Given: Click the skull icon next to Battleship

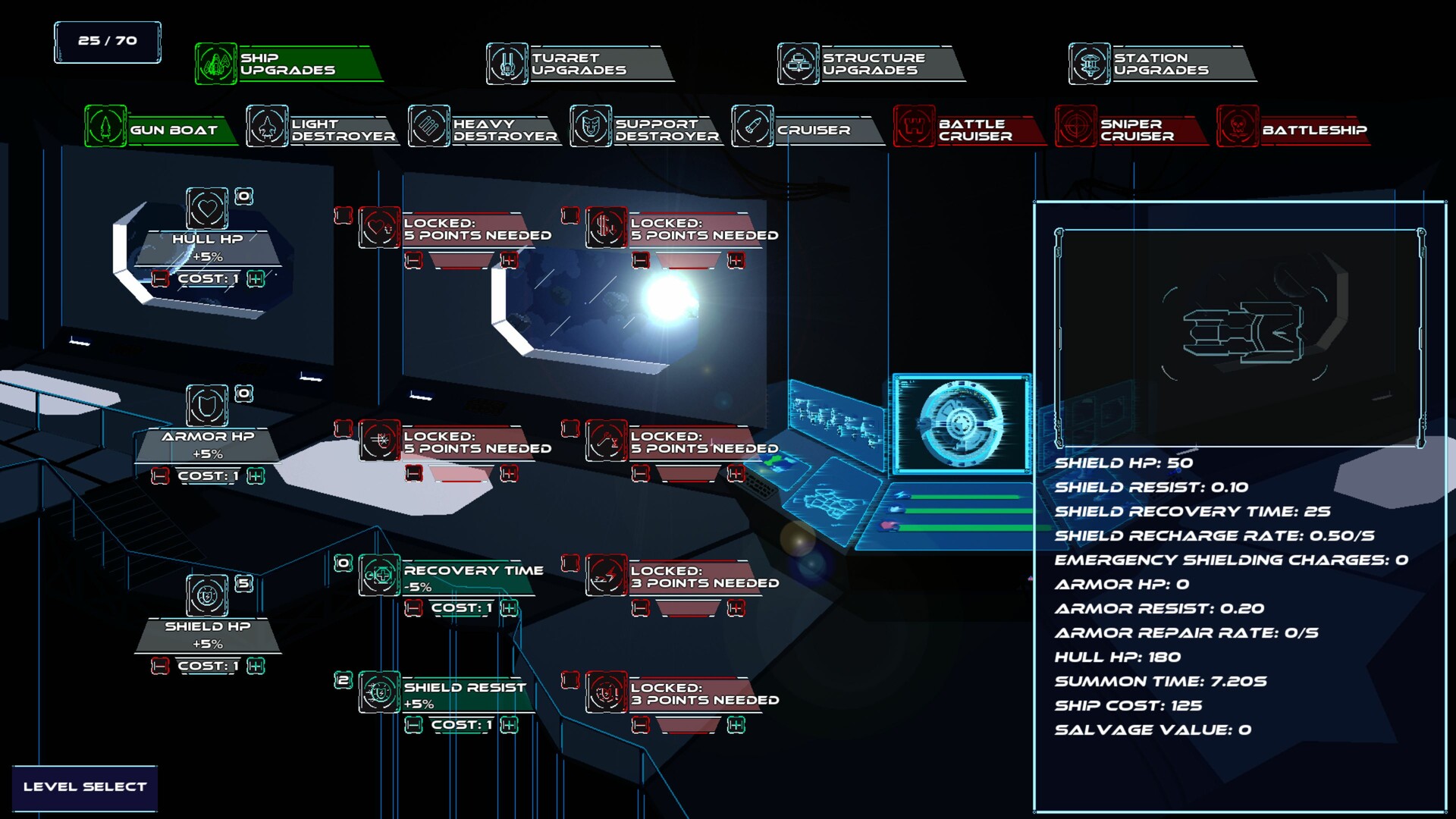Looking at the screenshot, I should pyautogui.click(x=1238, y=127).
